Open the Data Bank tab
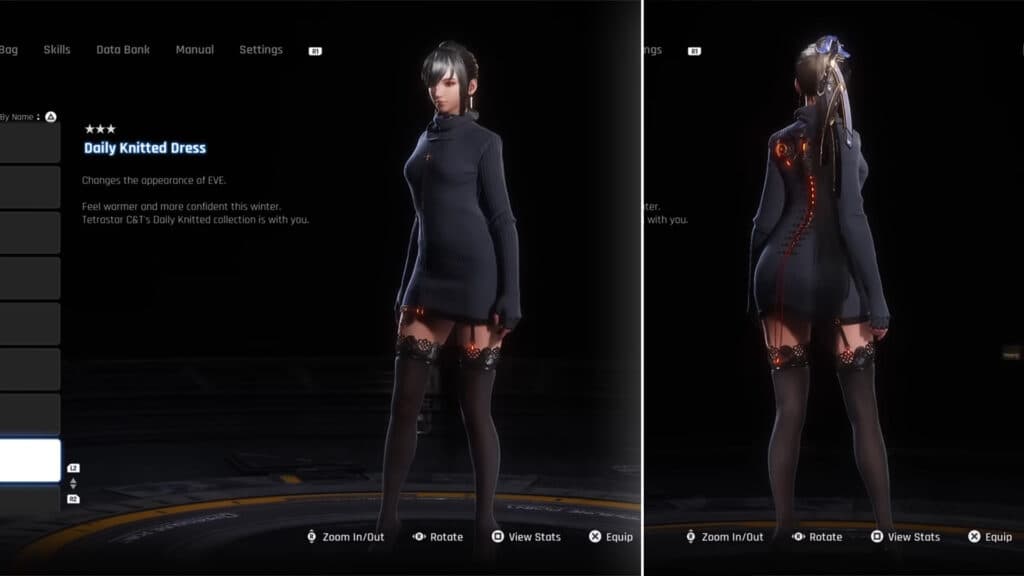Viewport: 1024px width, 576px height. (121, 50)
